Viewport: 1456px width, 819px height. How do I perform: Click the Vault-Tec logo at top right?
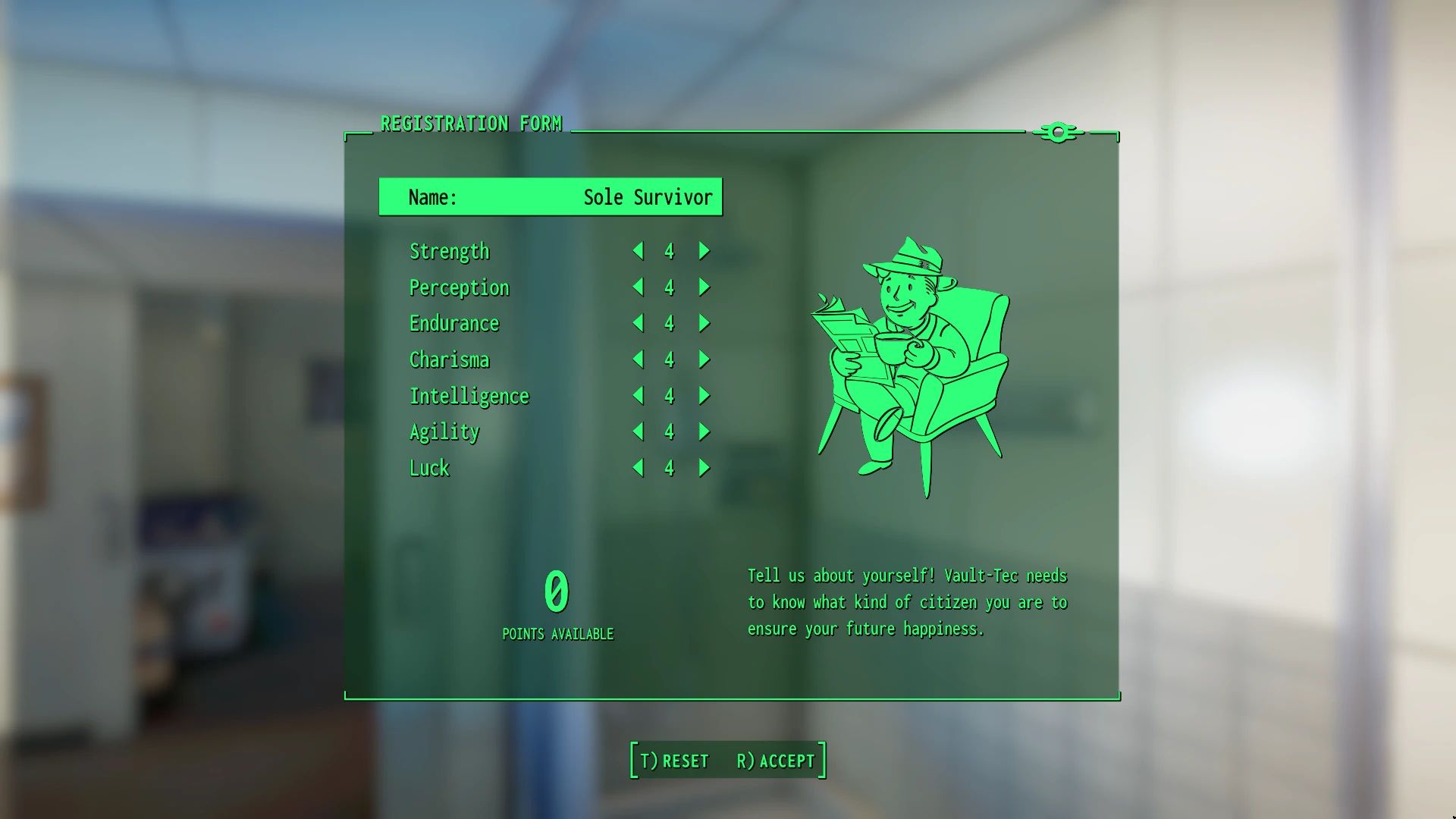(x=1059, y=131)
